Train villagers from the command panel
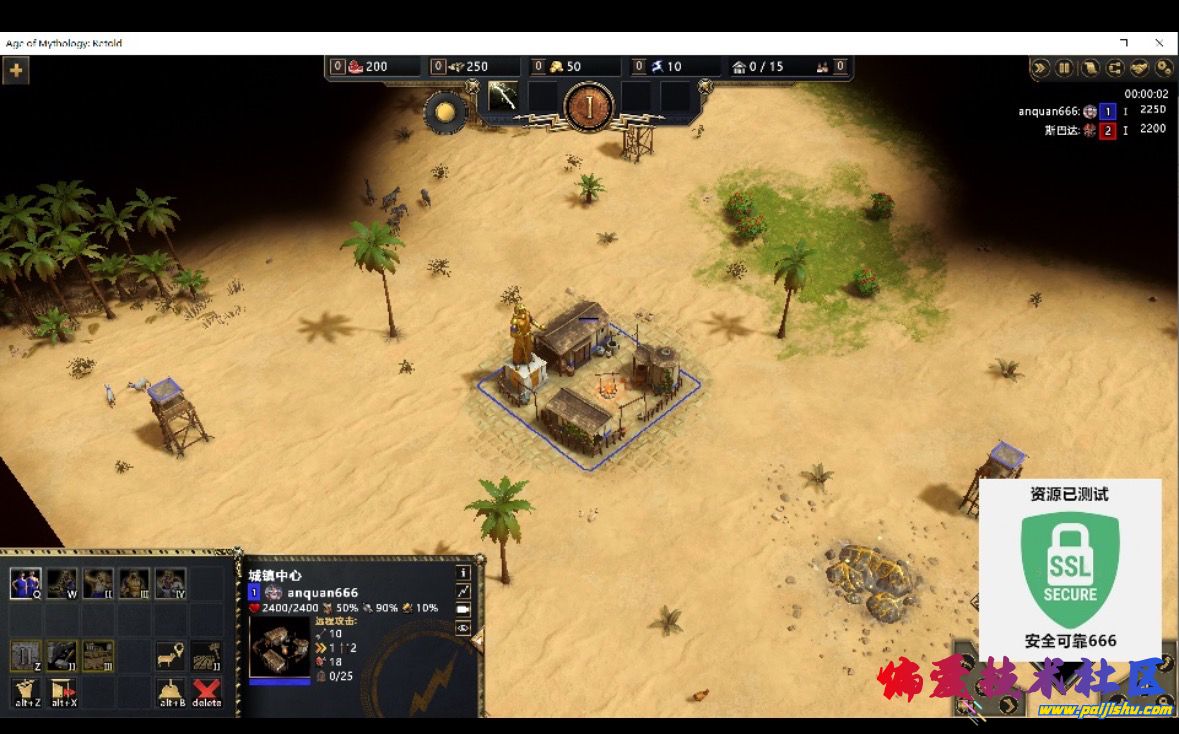This screenshot has height=734, width=1179. (x=25, y=583)
